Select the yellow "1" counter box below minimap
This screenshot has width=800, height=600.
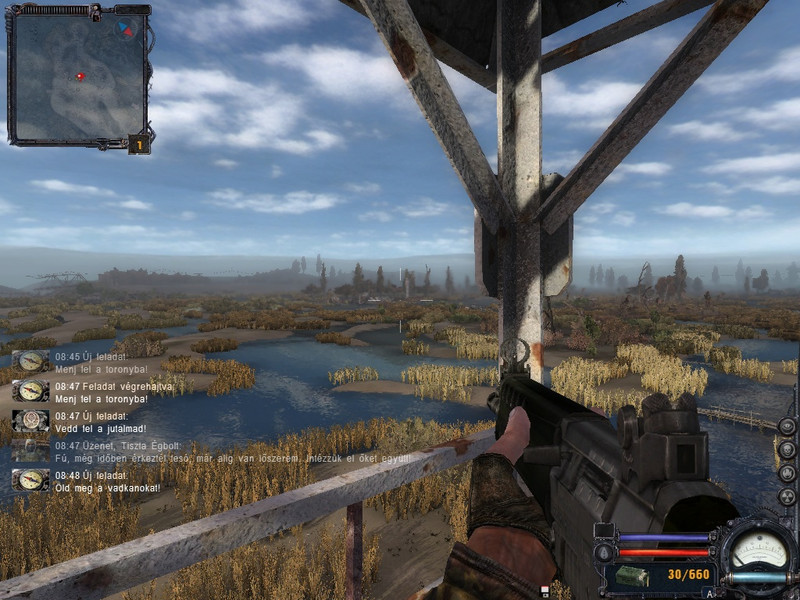click(x=139, y=145)
